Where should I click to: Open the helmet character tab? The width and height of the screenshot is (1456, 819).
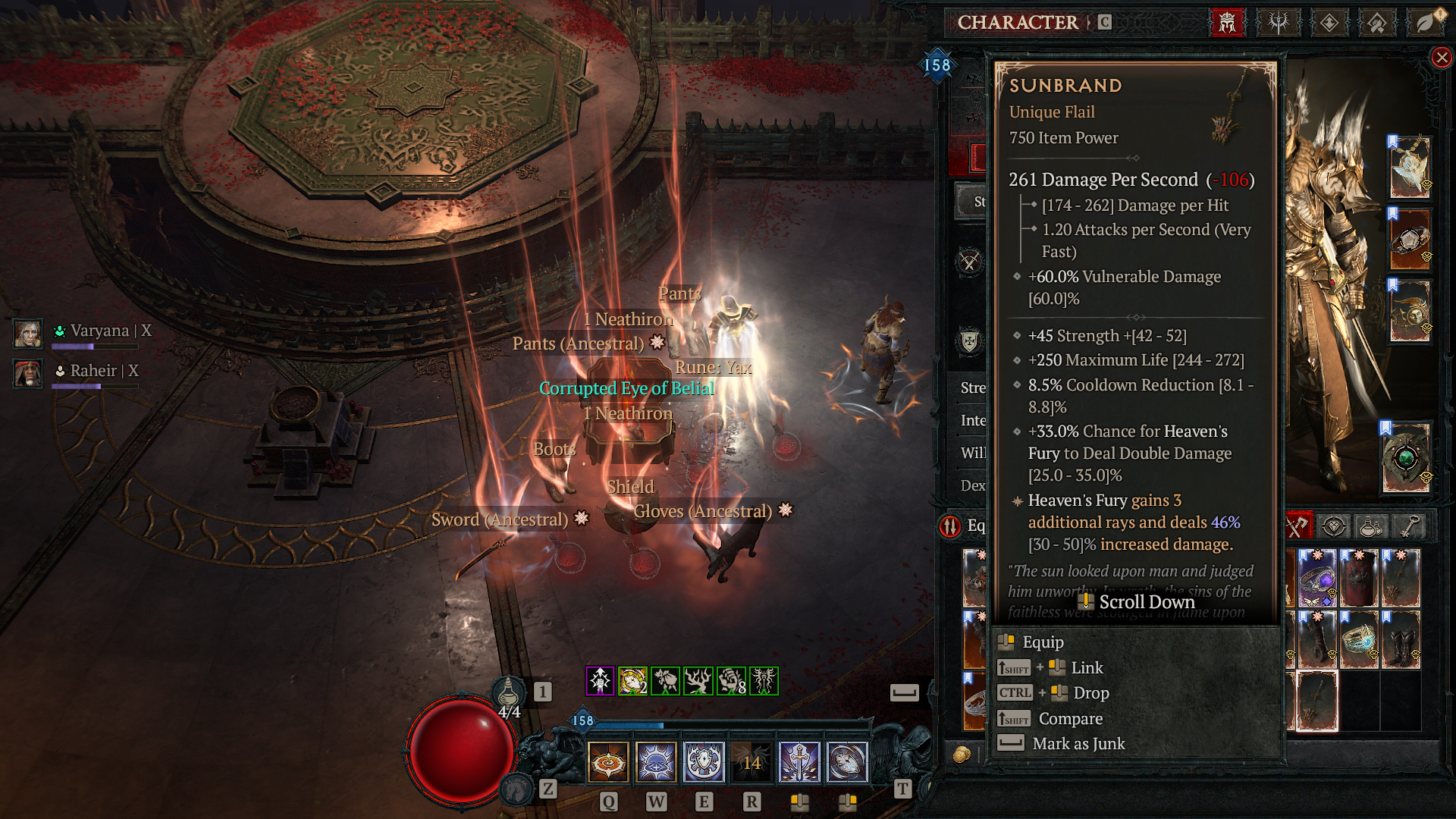tap(1227, 23)
